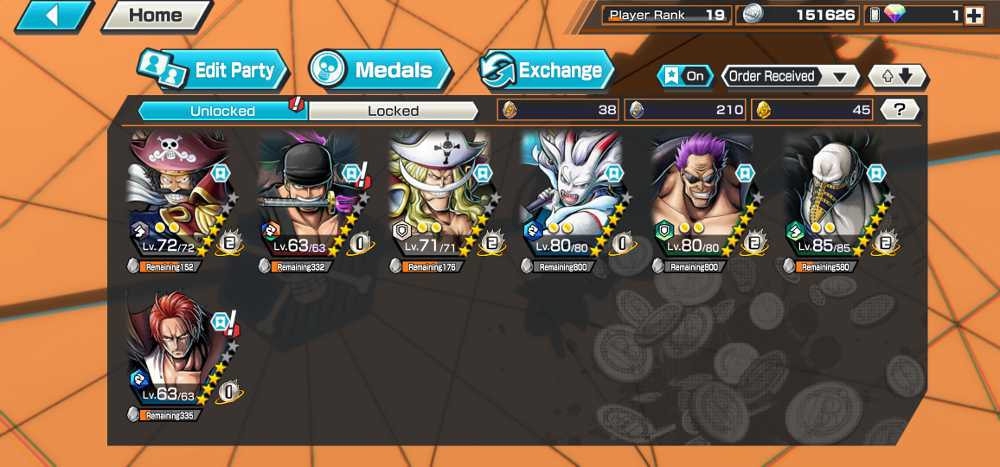Show help with the question mark button
This screenshot has height=467, width=1000.
coord(900,110)
